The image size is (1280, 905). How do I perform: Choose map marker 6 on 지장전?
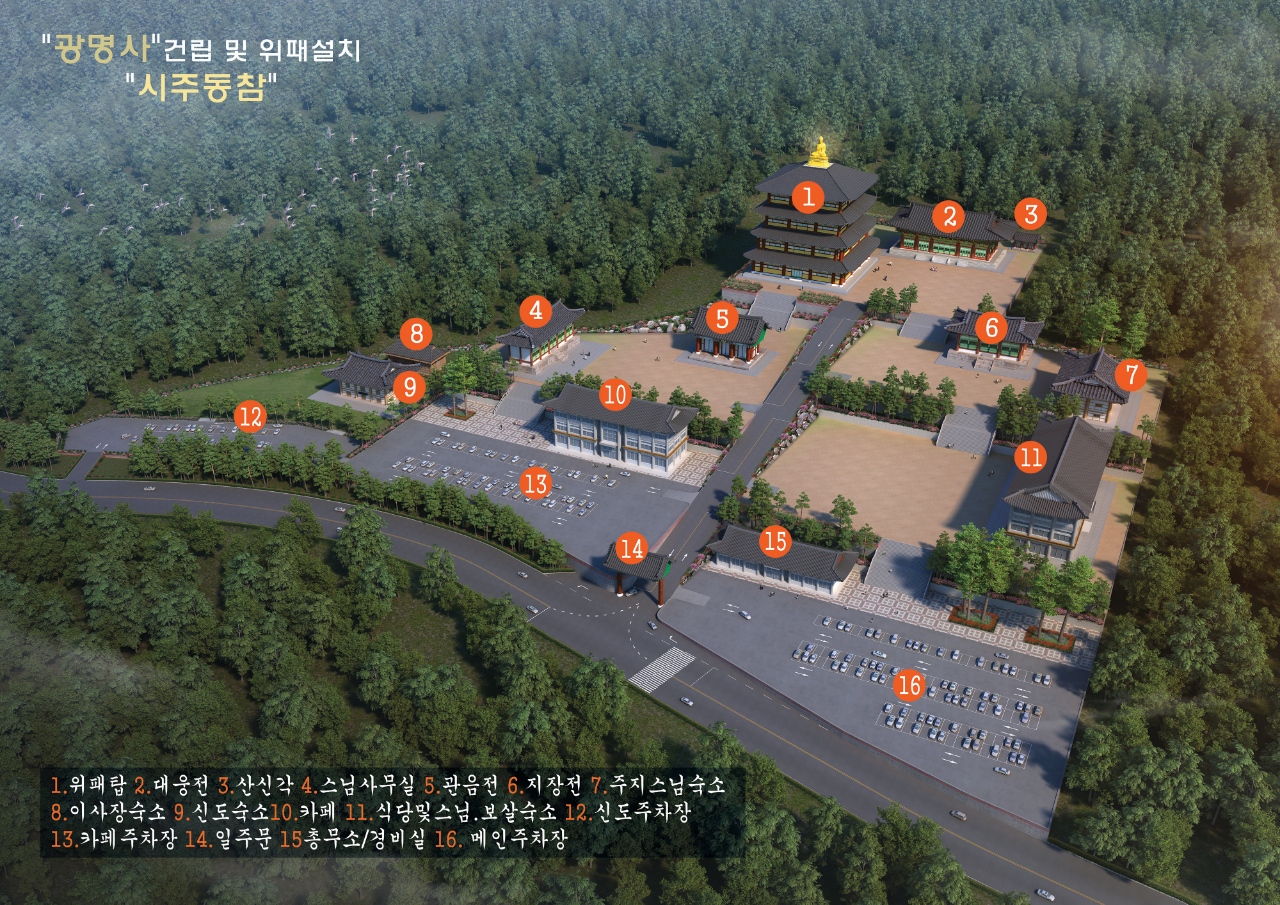(991, 327)
